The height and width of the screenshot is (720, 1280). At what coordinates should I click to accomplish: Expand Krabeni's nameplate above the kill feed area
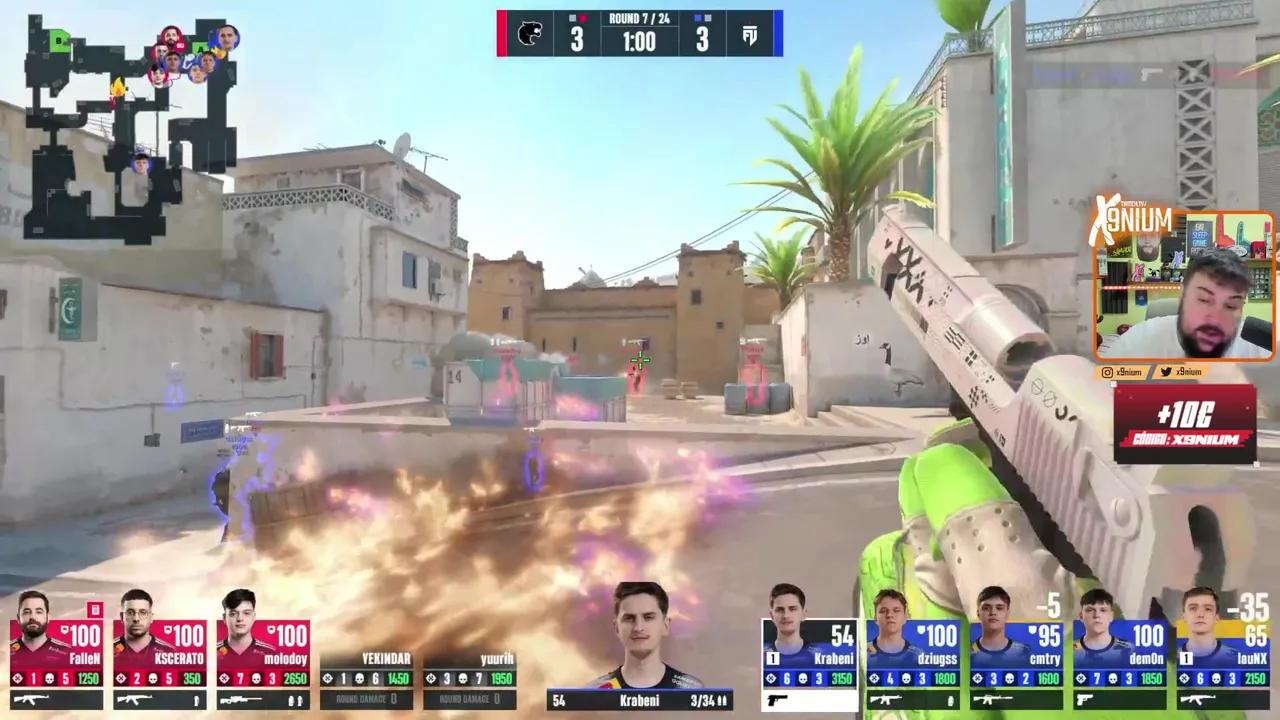pyautogui.click(x=640, y=701)
